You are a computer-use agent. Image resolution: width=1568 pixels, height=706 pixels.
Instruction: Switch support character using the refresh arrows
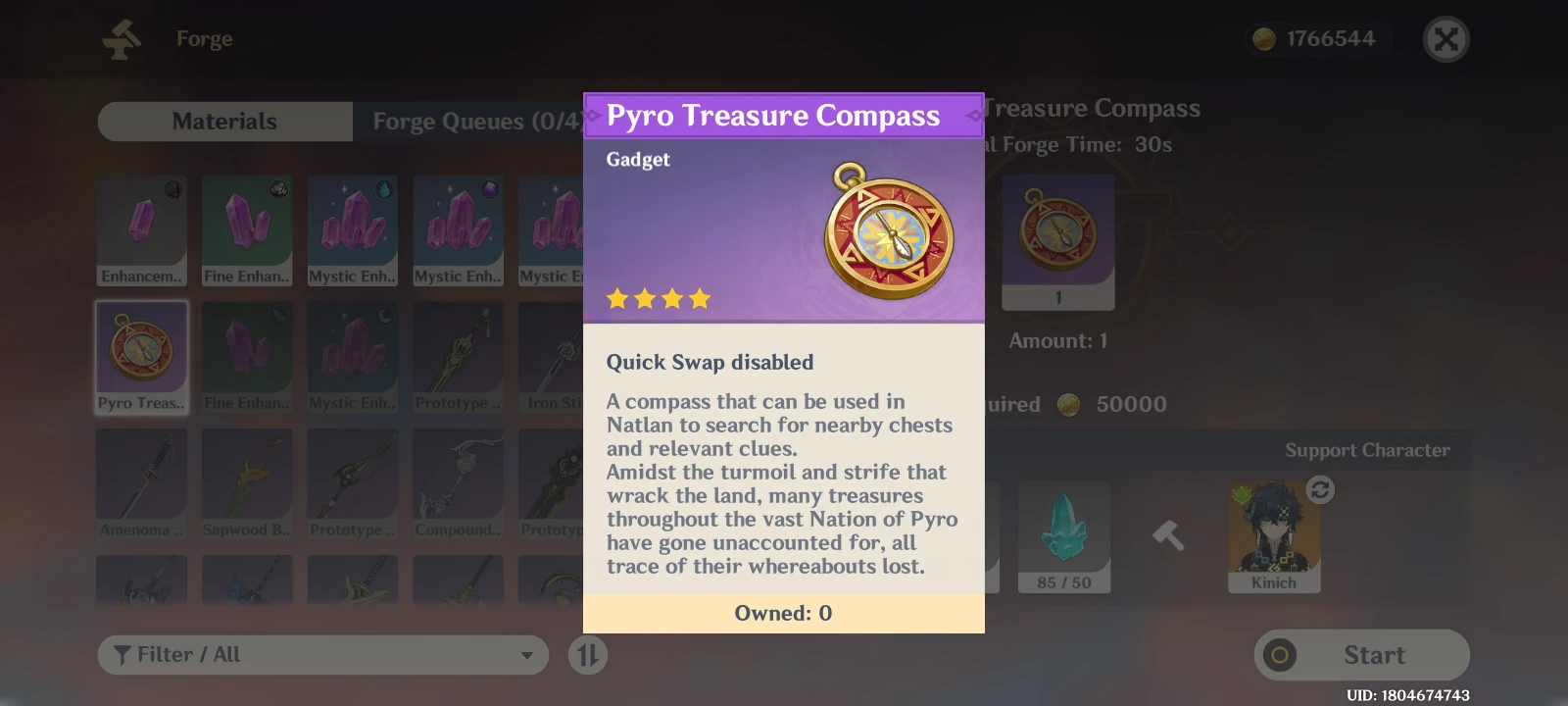pos(1319,487)
